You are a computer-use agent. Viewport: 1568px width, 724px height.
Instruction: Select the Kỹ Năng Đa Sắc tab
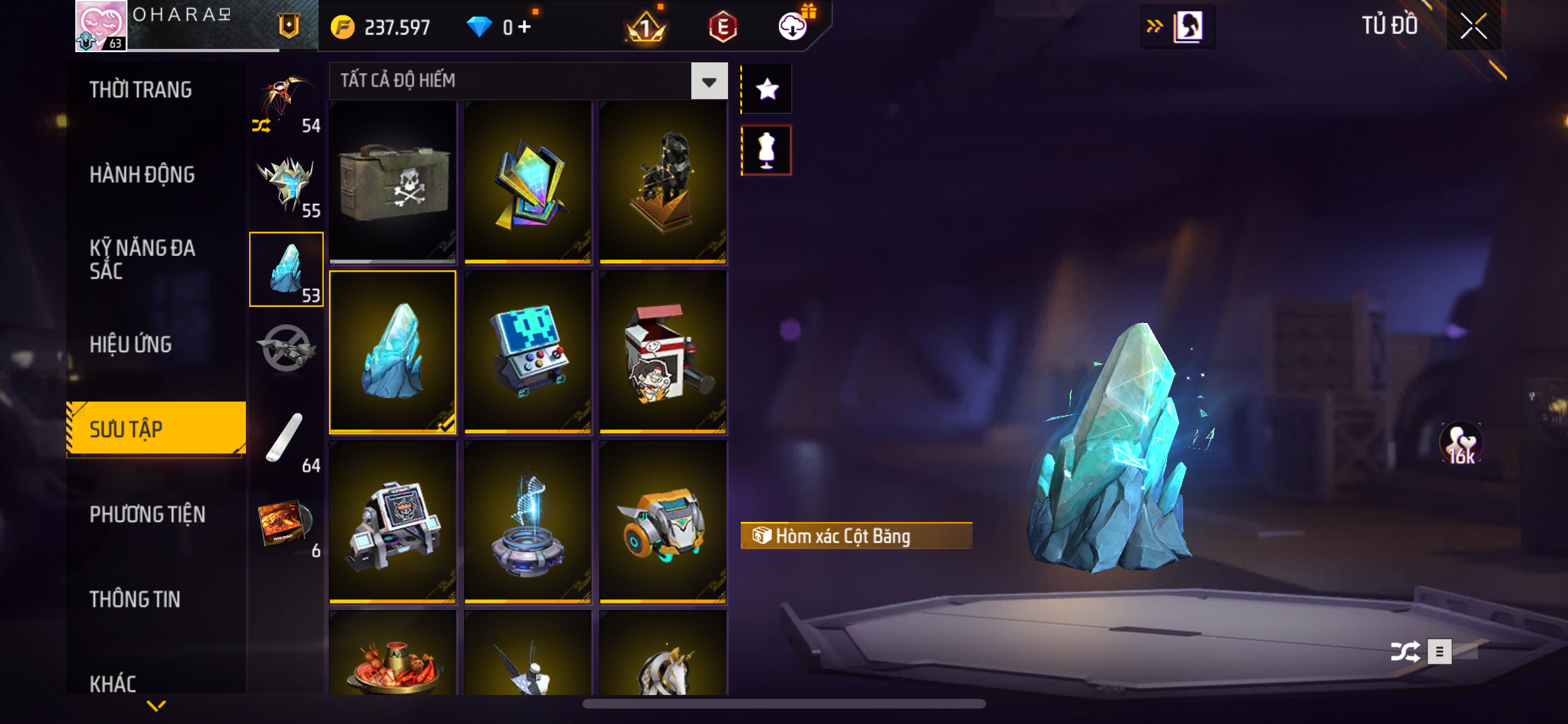142,259
